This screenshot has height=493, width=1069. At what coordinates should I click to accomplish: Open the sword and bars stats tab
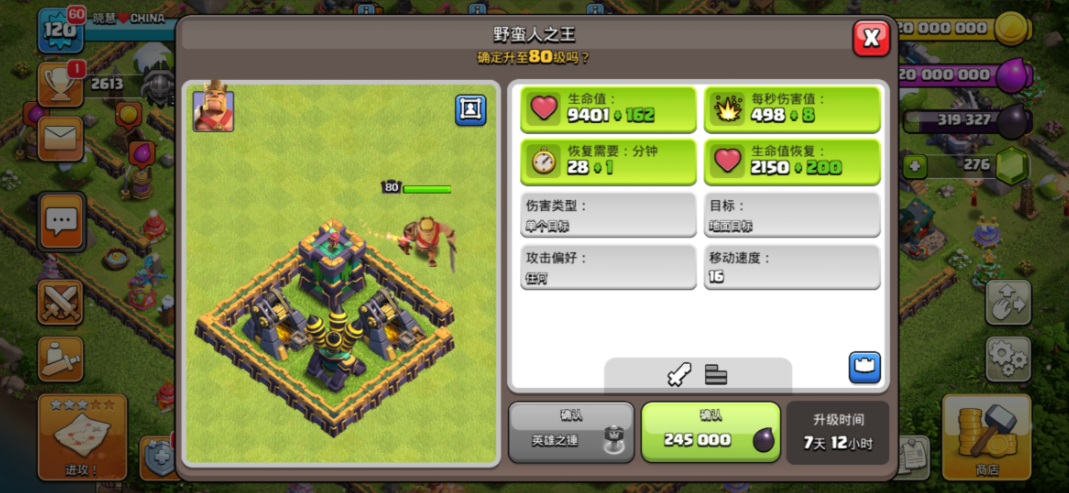(x=697, y=375)
